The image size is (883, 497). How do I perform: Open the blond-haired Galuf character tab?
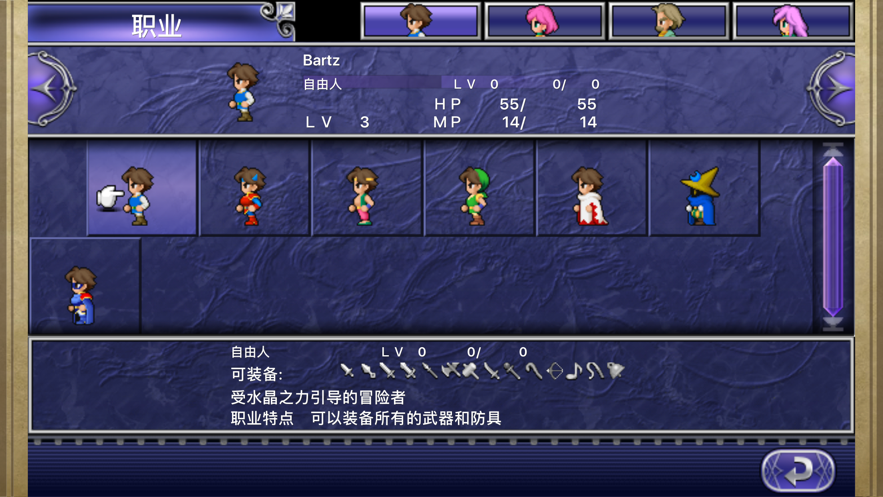[669, 21]
